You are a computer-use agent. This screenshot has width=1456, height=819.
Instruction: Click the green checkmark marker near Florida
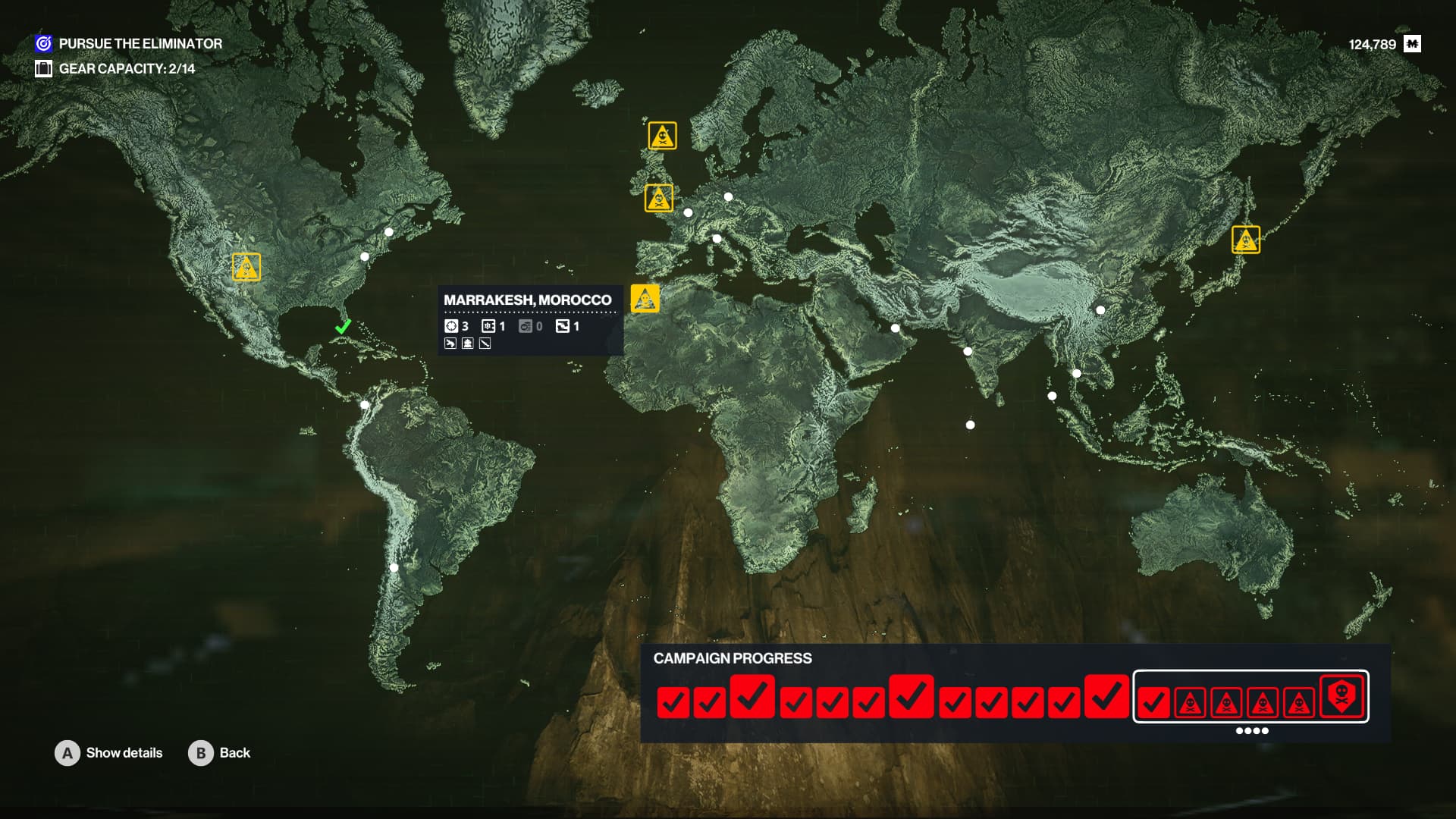point(343,327)
